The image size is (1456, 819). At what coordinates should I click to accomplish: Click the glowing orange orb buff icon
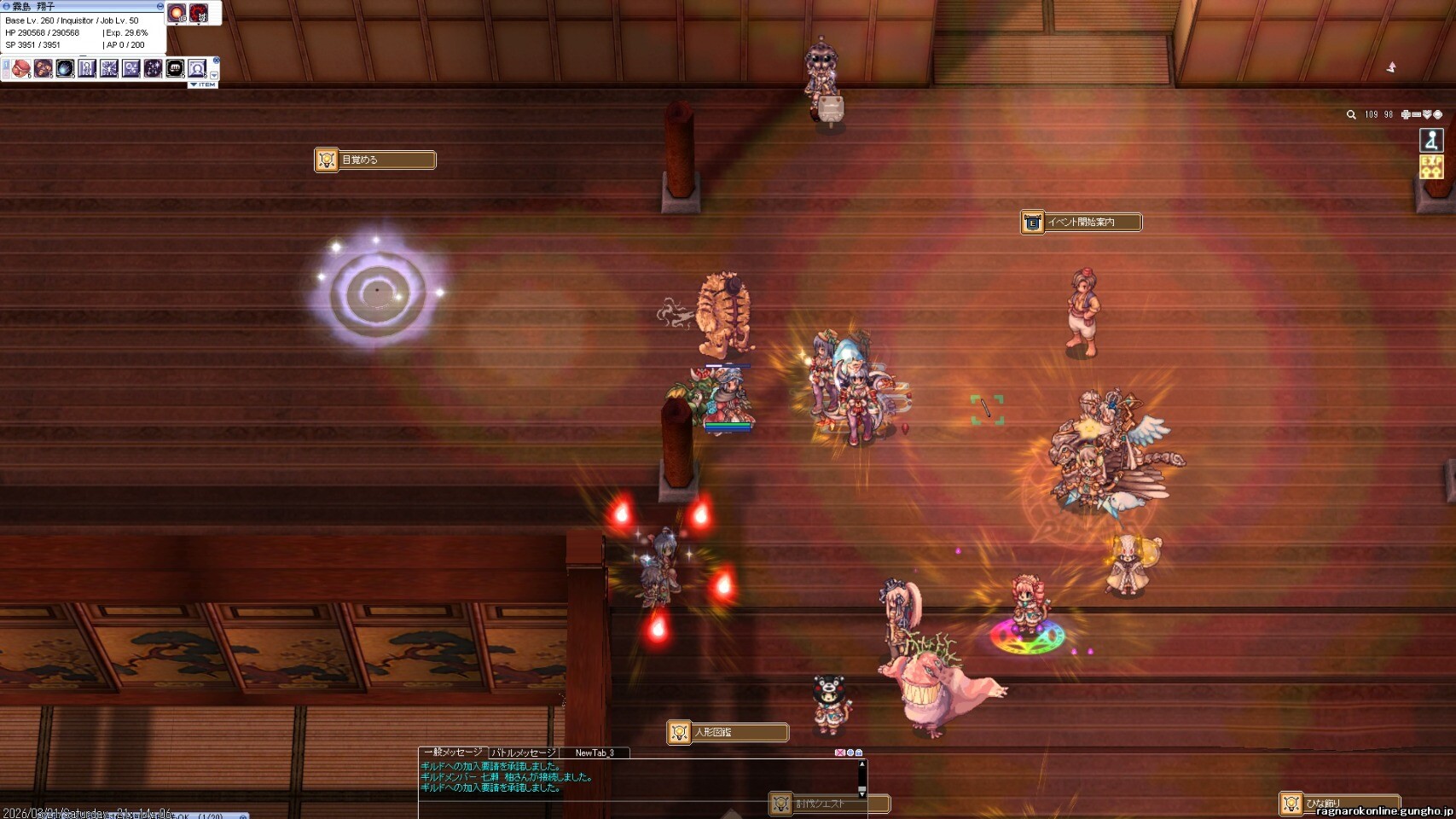[177, 13]
